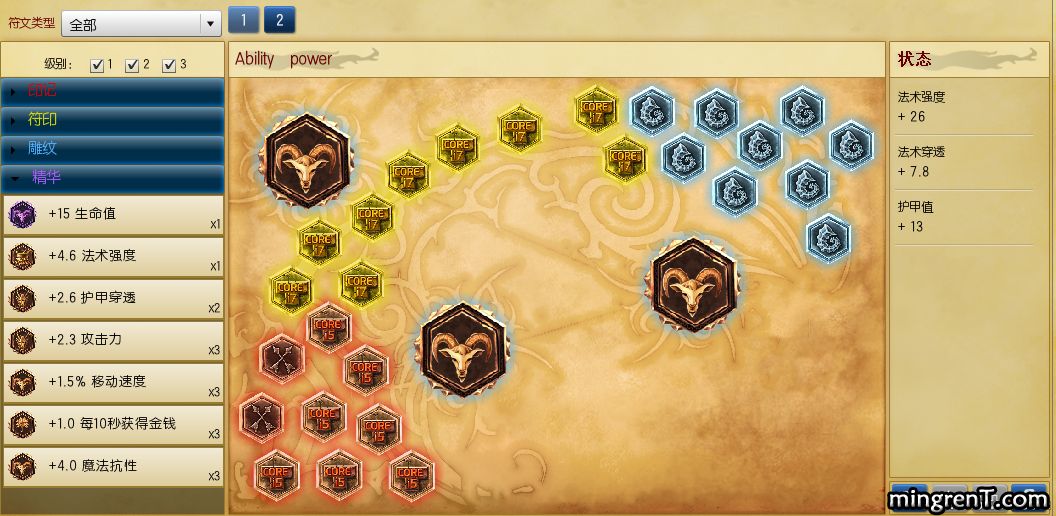This screenshot has height=516, width=1056.
Task: Choose the +4.6 法术强度 rune
Action: [x=112, y=256]
